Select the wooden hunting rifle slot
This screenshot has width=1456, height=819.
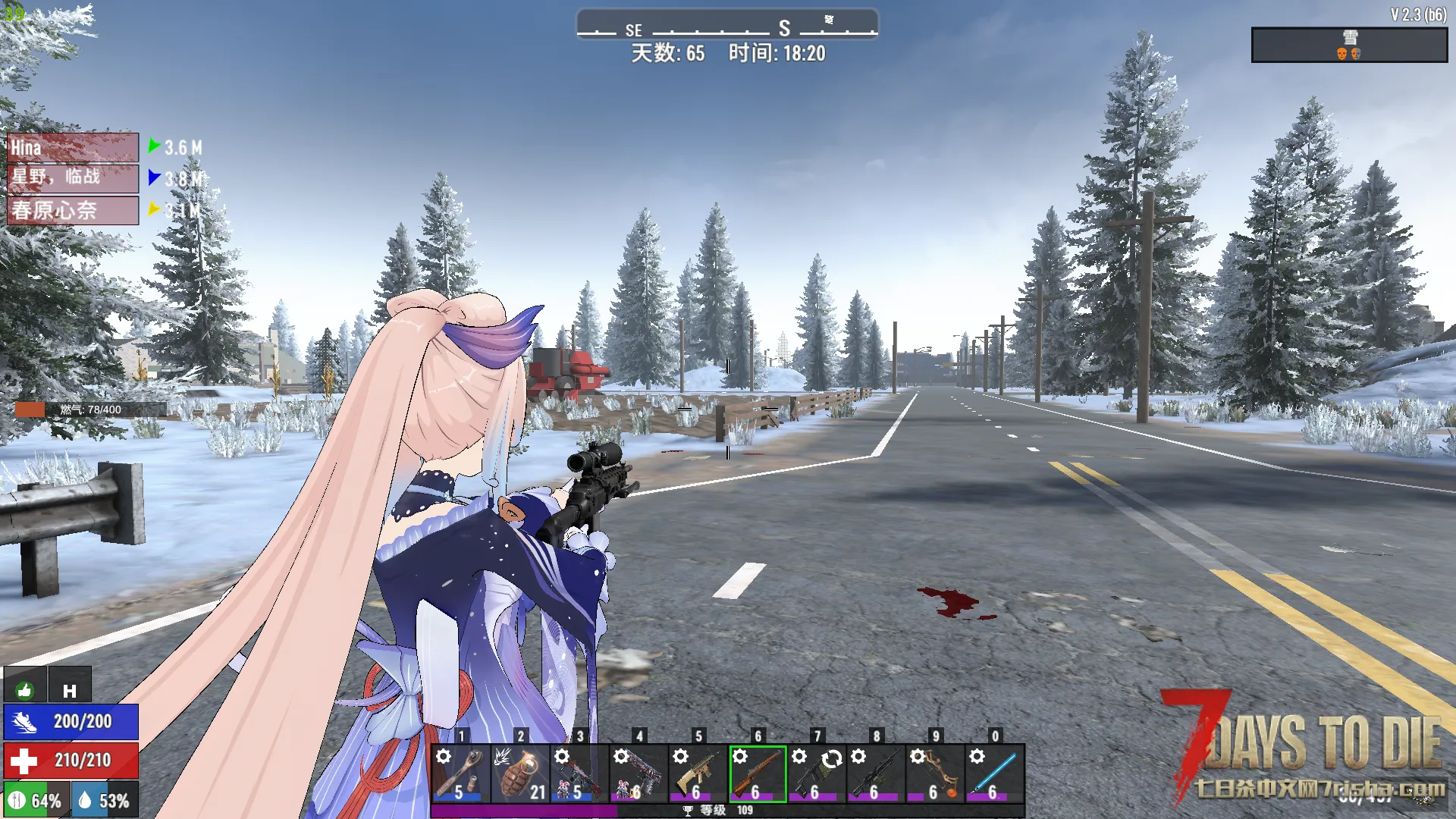(x=757, y=773)
